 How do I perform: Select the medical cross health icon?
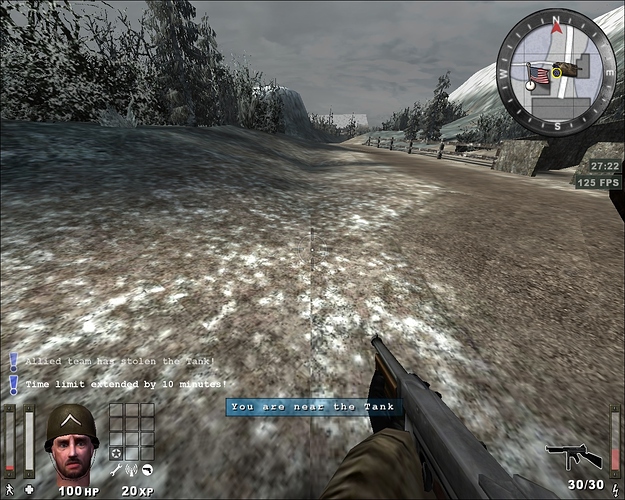[x=29, y=490]
